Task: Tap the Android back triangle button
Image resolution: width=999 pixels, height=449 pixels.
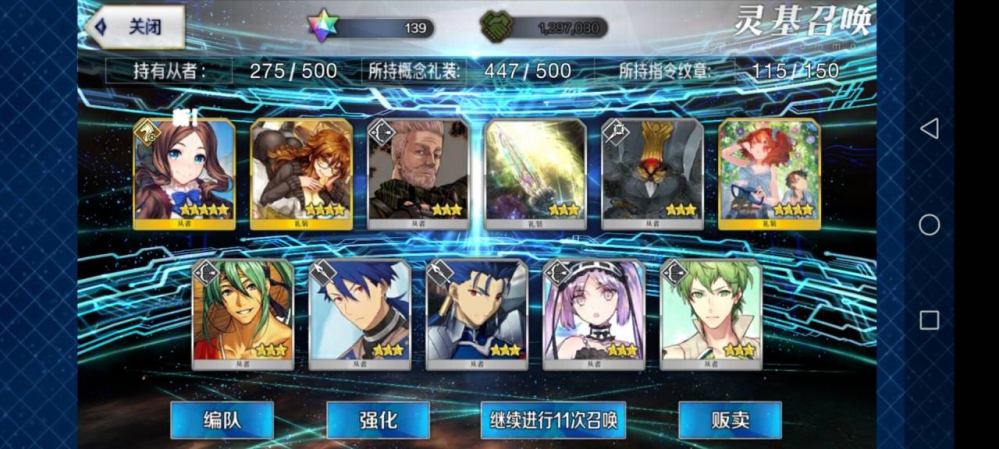Action: coord(929,128)
